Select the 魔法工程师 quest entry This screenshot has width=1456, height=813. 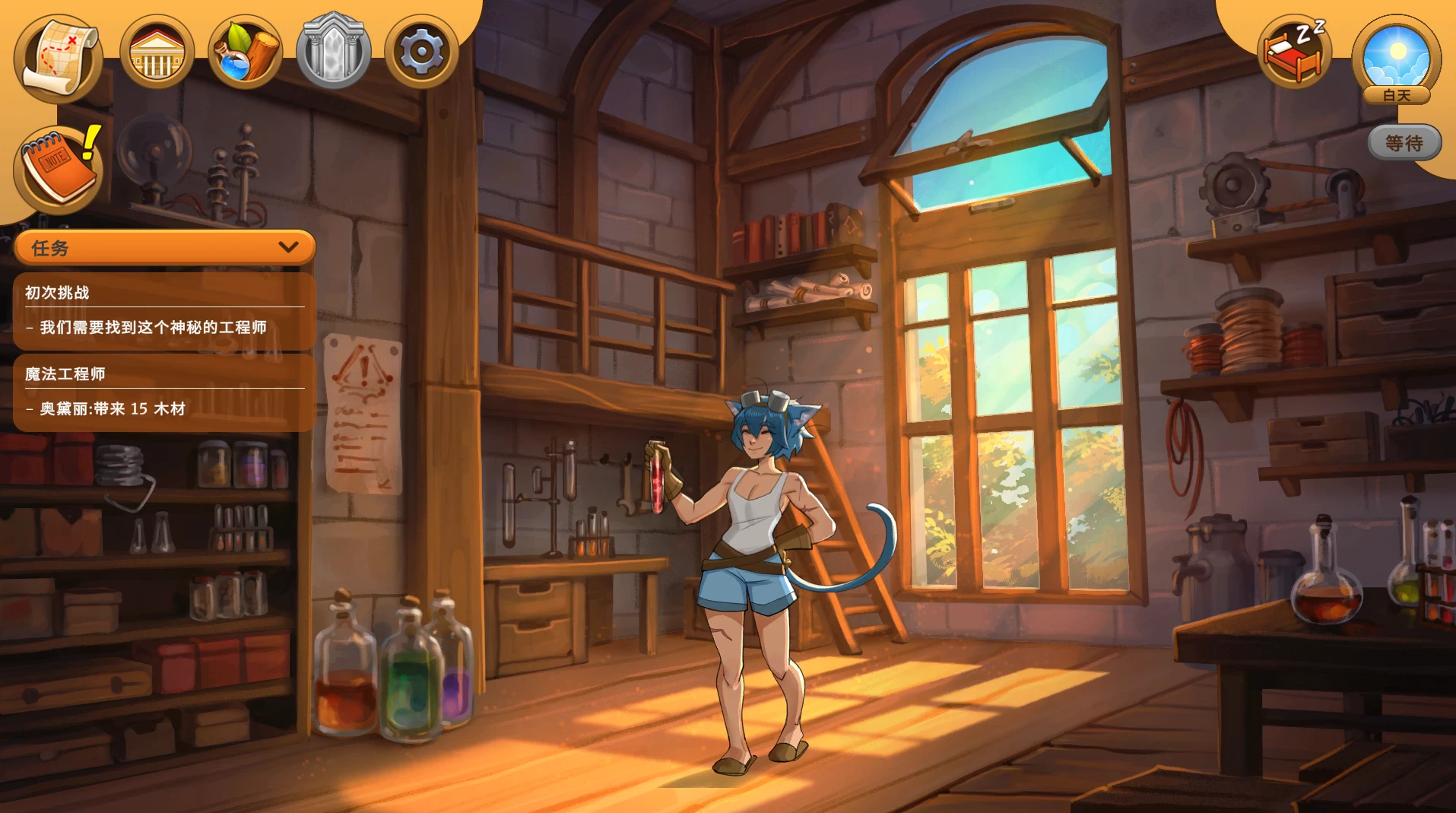tap(164, 392)
